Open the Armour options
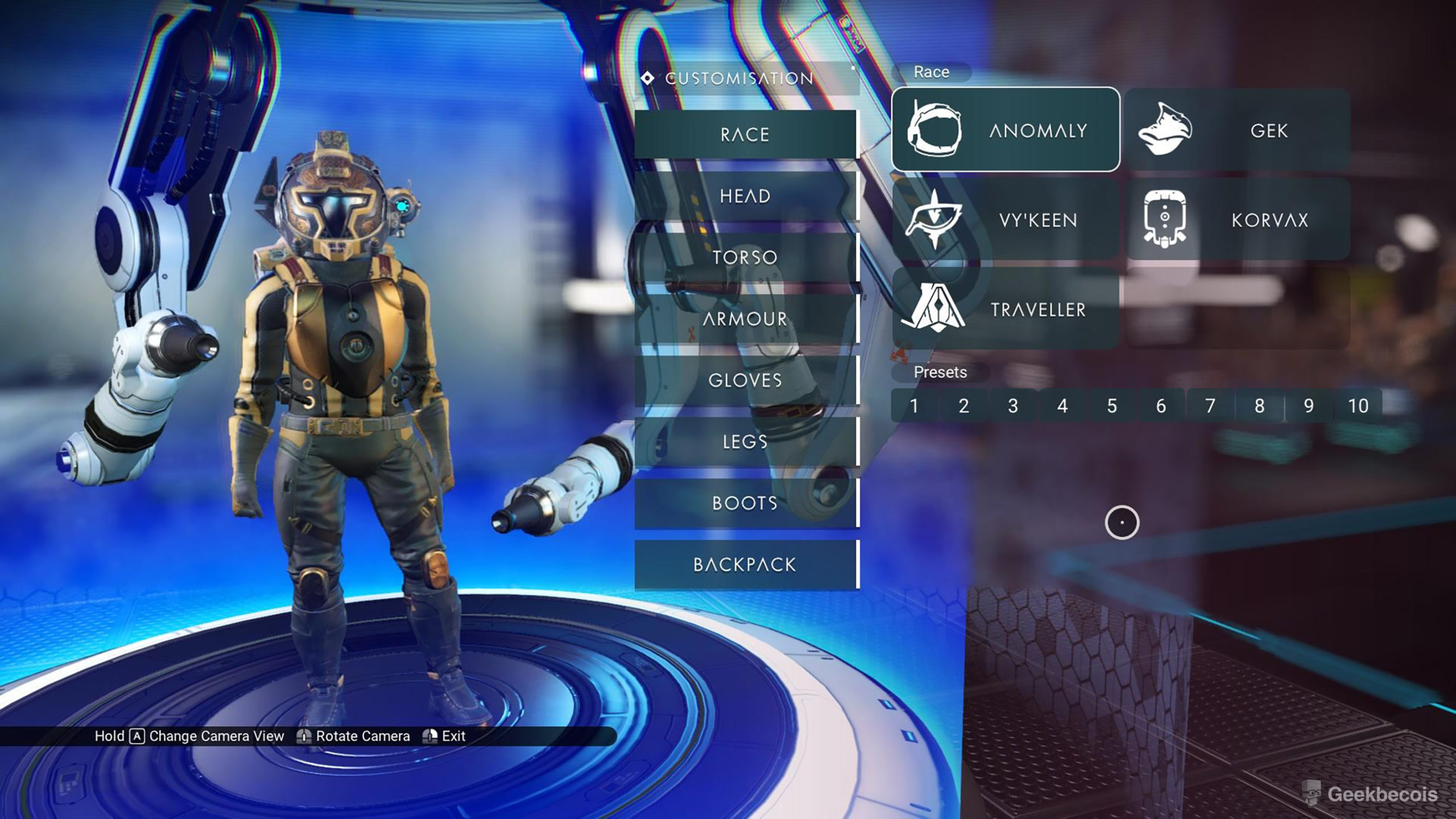The height and width of the screenshot is (819, 1456). (x=745, y=318)
